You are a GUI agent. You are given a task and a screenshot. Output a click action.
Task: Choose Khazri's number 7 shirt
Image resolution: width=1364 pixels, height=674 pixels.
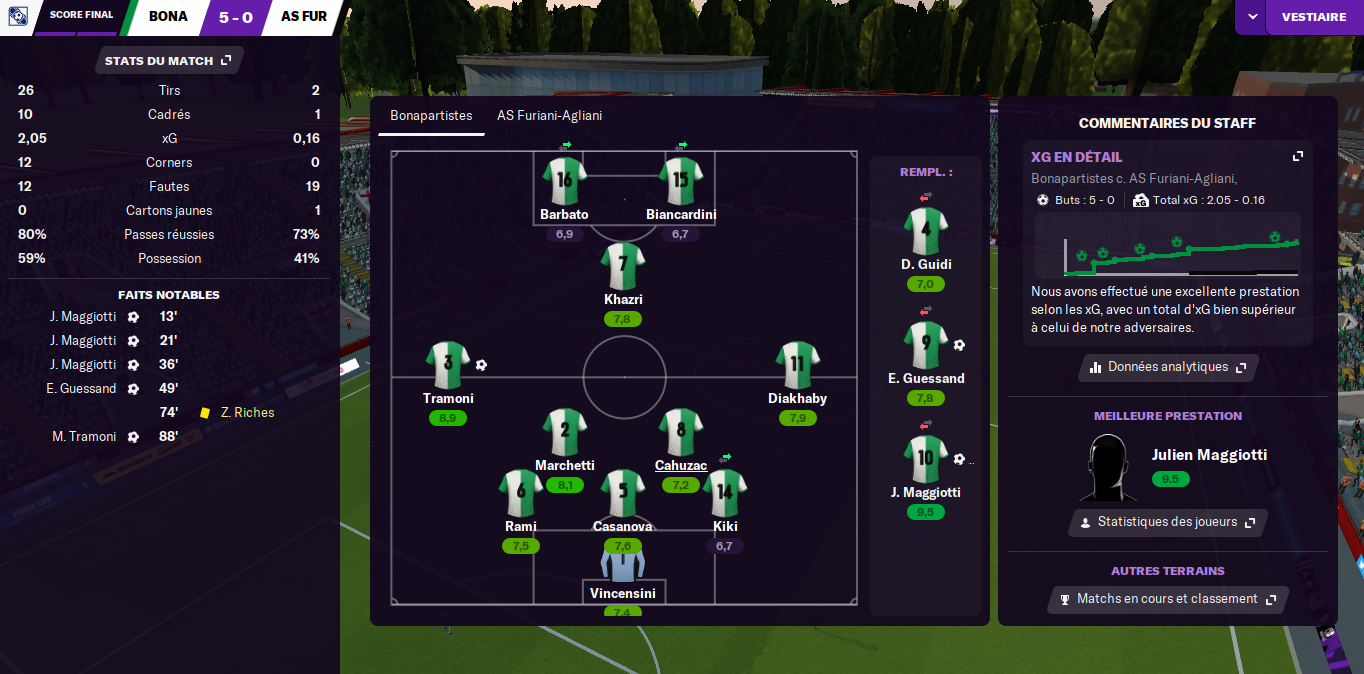[x=623, y=265]
